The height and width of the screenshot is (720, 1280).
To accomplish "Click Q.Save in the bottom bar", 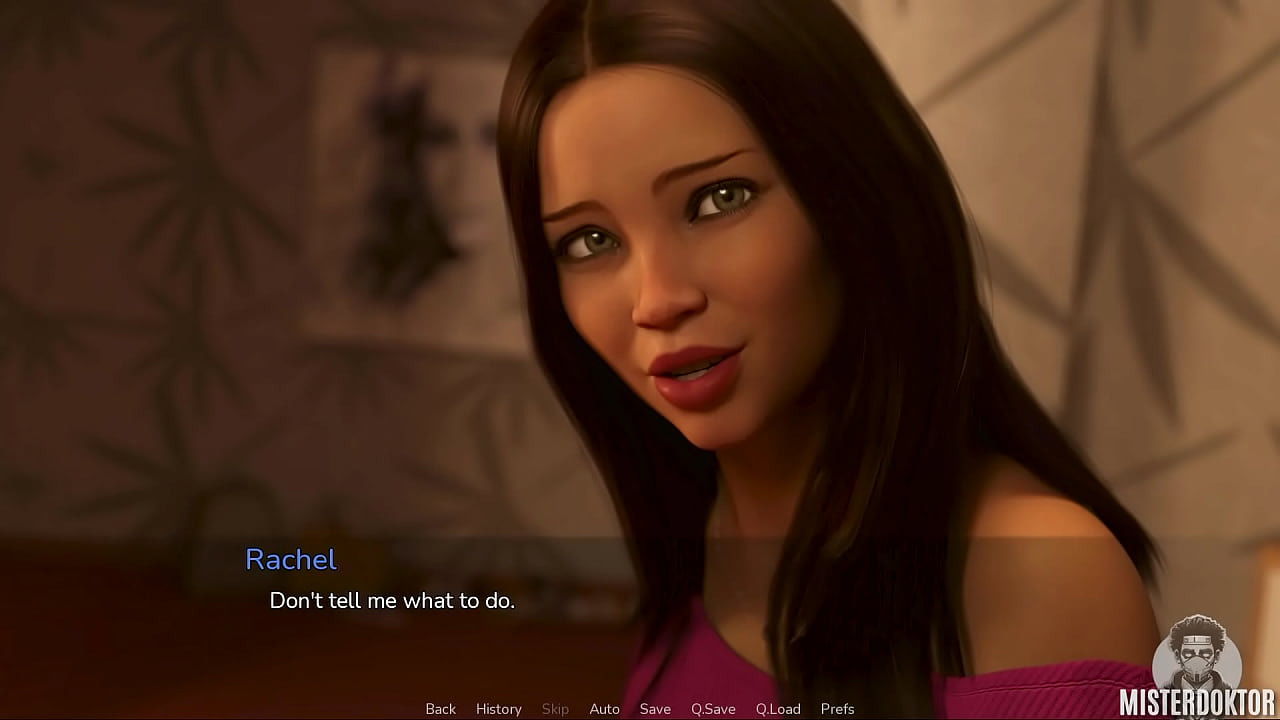I will coord(712,708).
